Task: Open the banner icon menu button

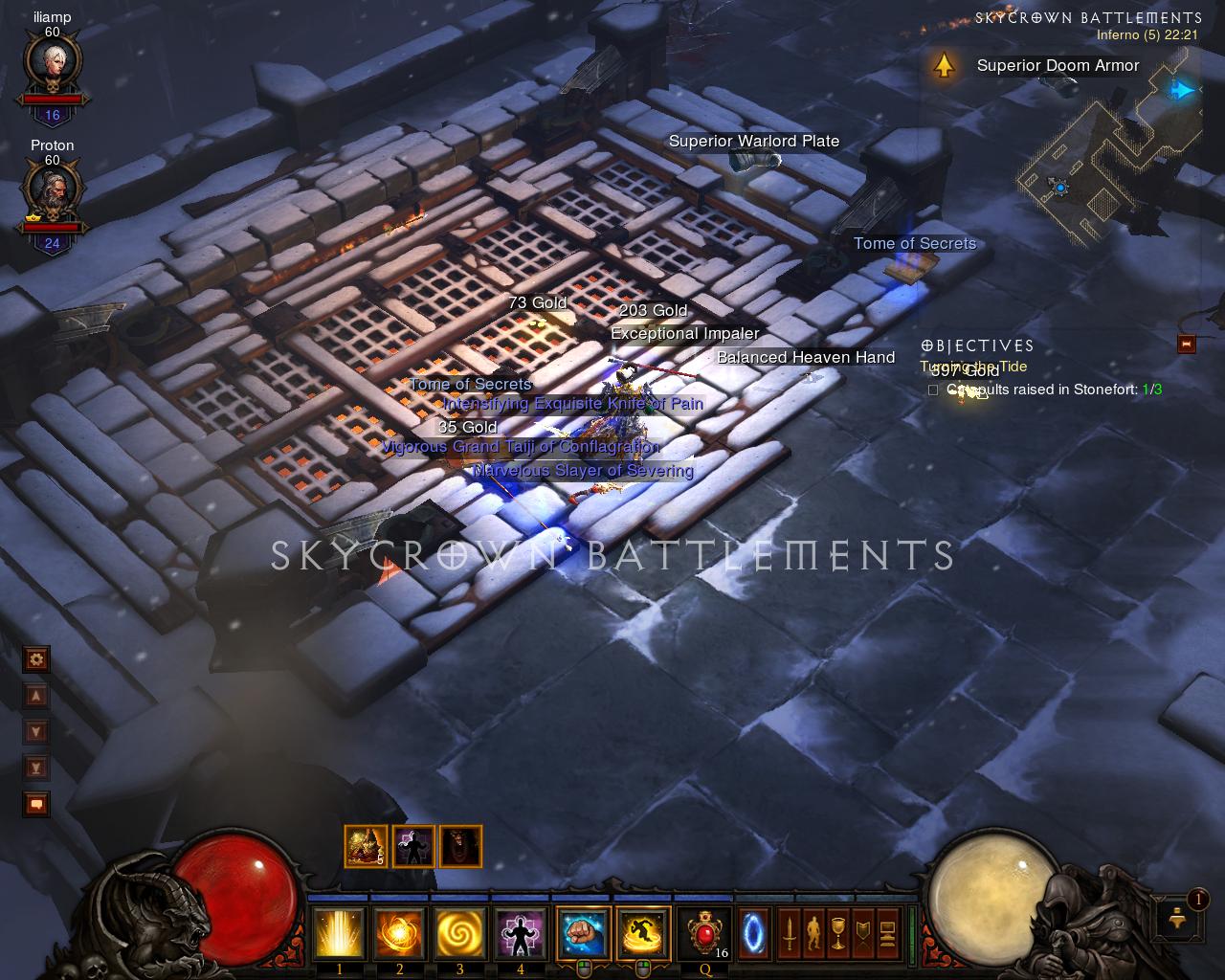Action: coord(861,933)
